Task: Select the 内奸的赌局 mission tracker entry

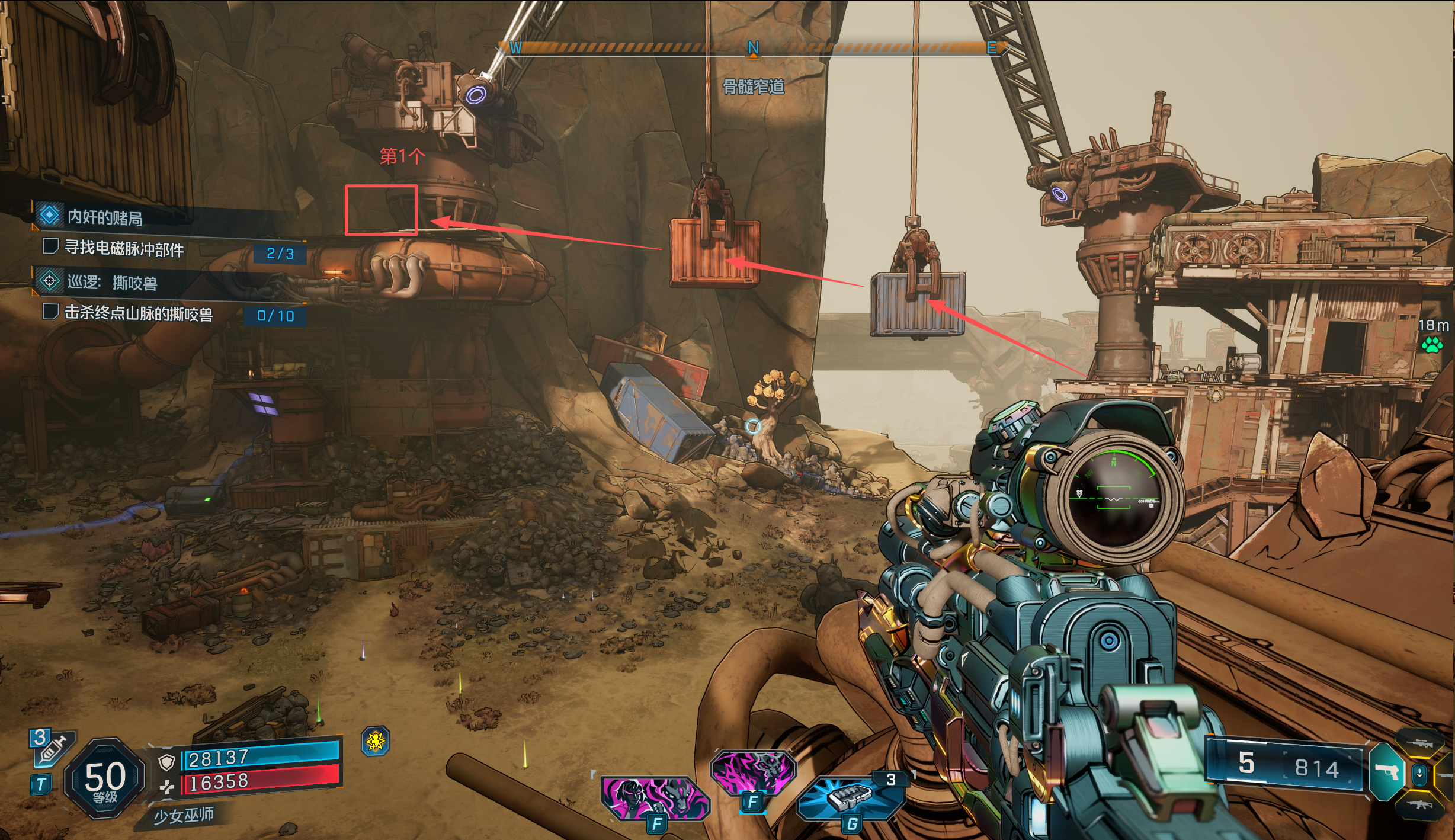Action: click(104, 217)
